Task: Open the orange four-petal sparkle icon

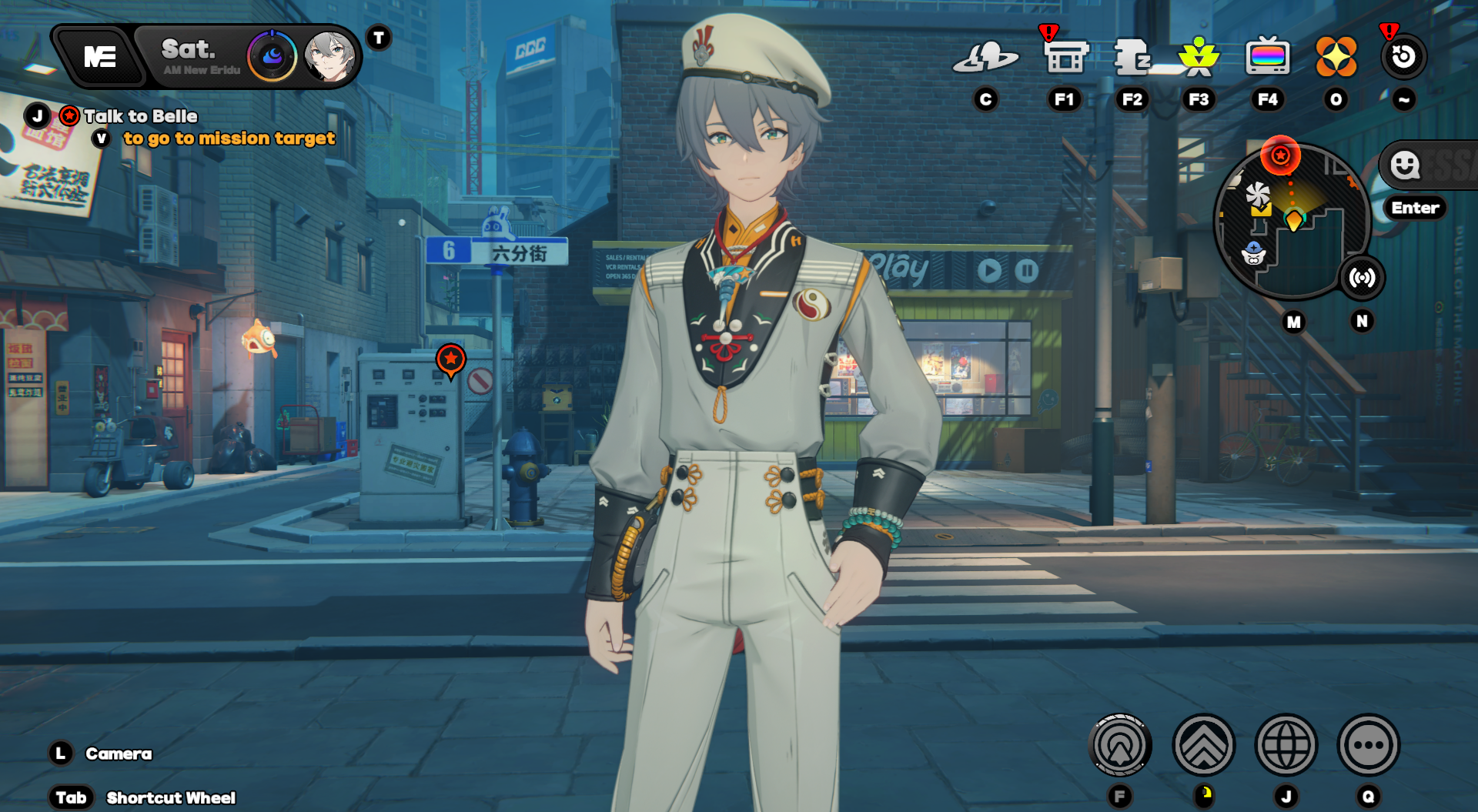Action: pyautogui.click(x=1336, y=56)
